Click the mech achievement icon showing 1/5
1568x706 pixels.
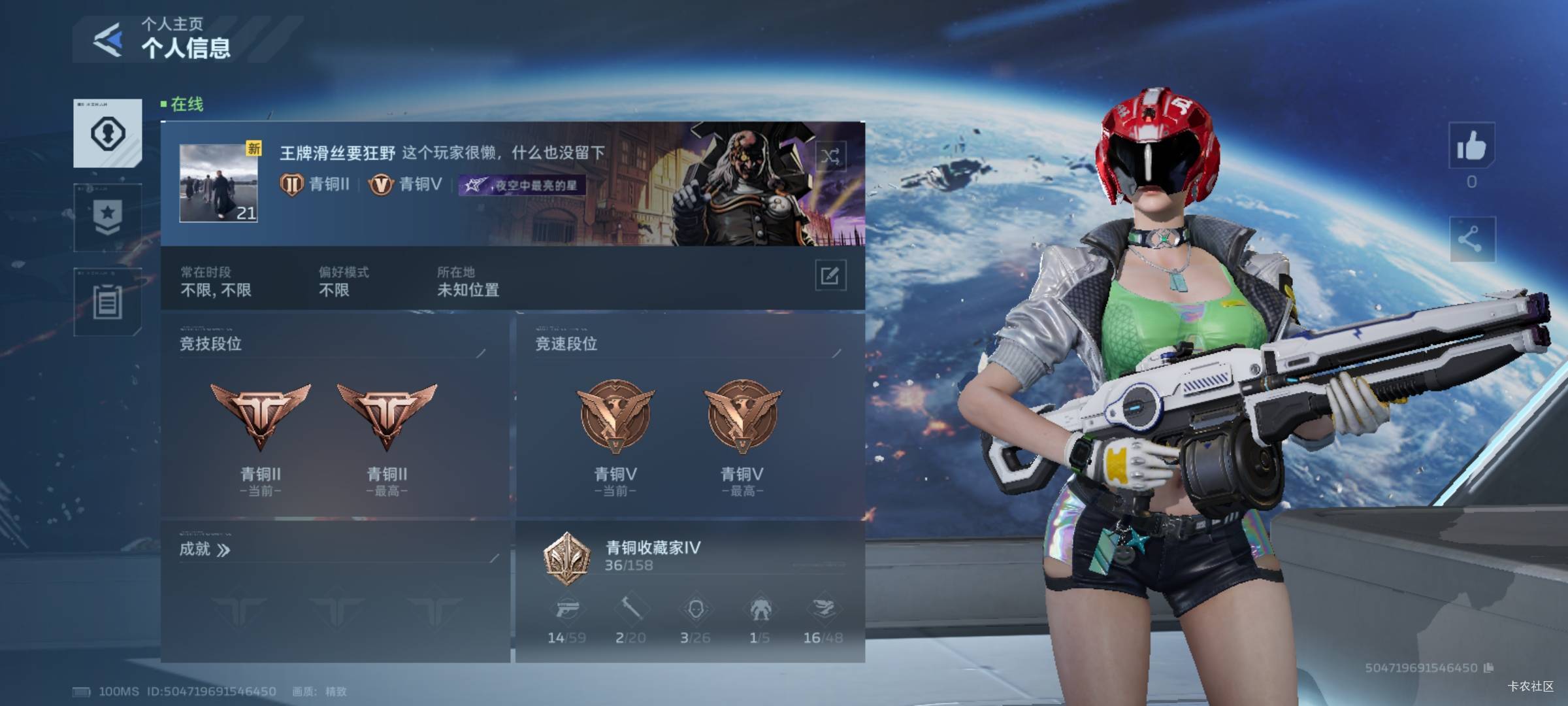759,610
